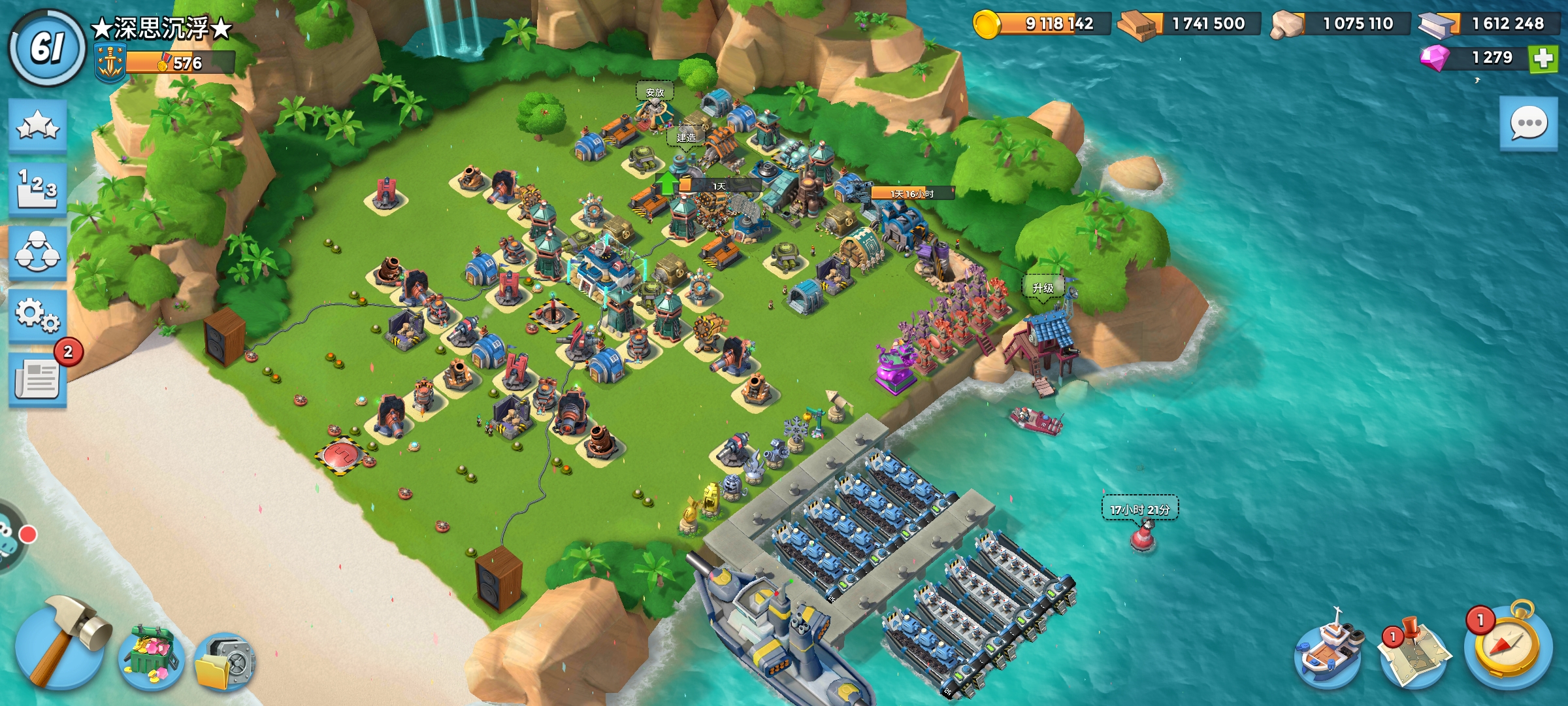
Task: Open the chat speech bubble
Action: point(1528,124)
